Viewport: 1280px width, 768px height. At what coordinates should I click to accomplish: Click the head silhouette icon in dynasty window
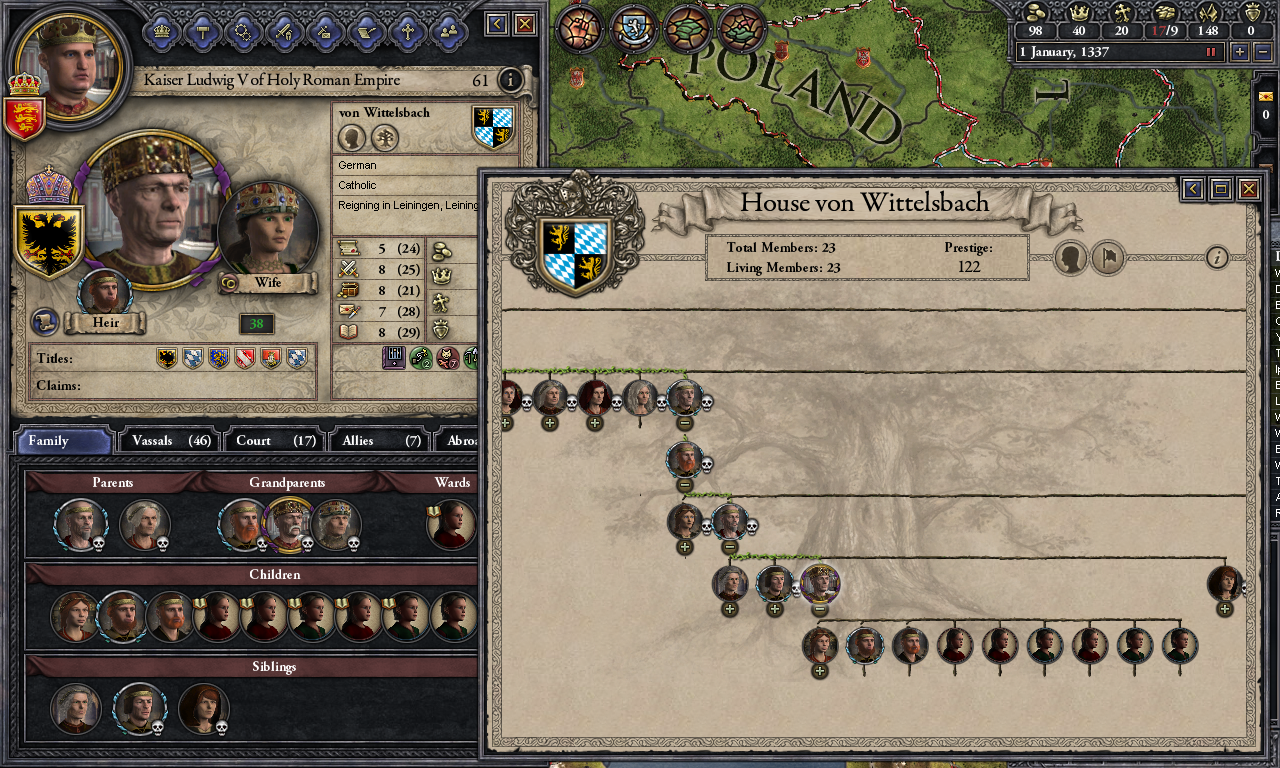pyautogui.click(x=1070, y=258)
